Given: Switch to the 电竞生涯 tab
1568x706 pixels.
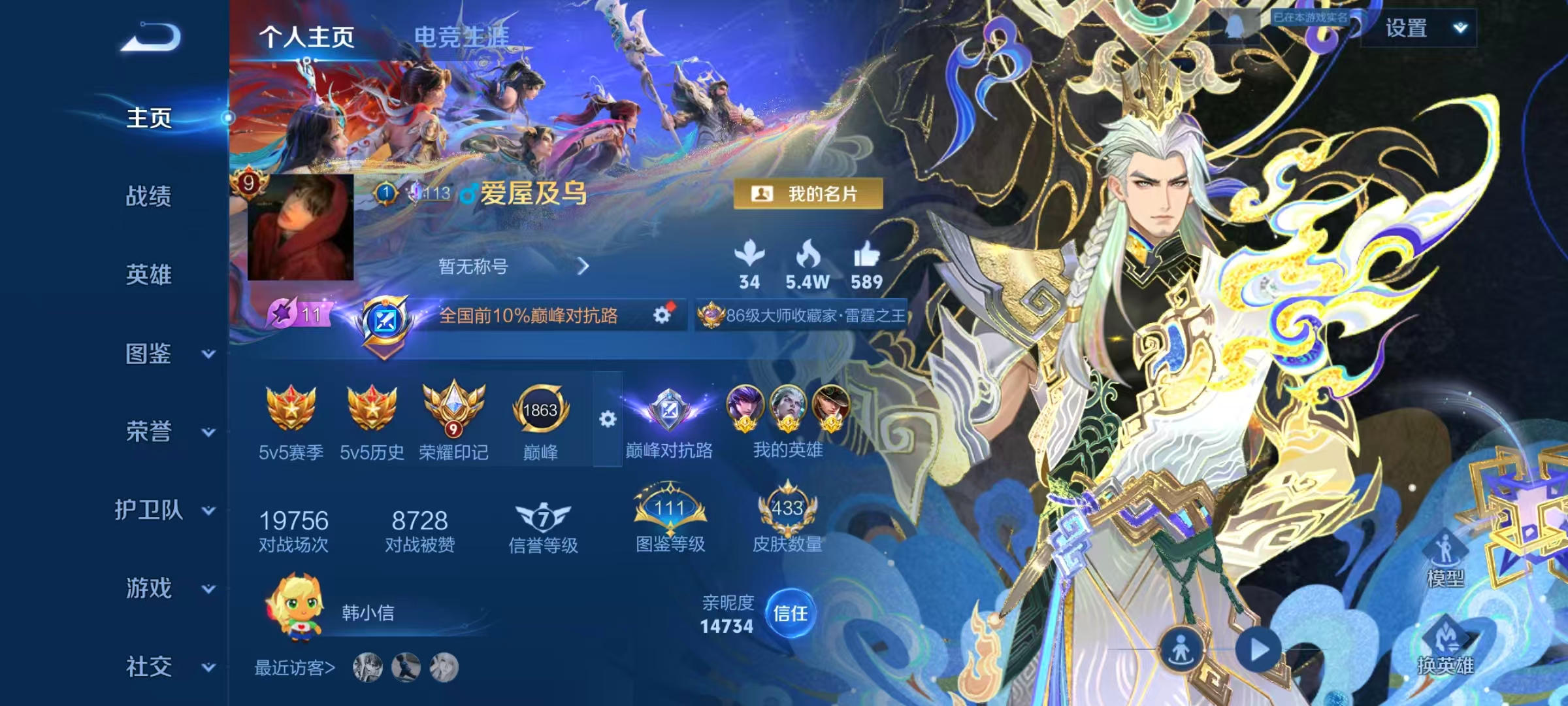Looking at the screenshot, I should tap(461, 37).
